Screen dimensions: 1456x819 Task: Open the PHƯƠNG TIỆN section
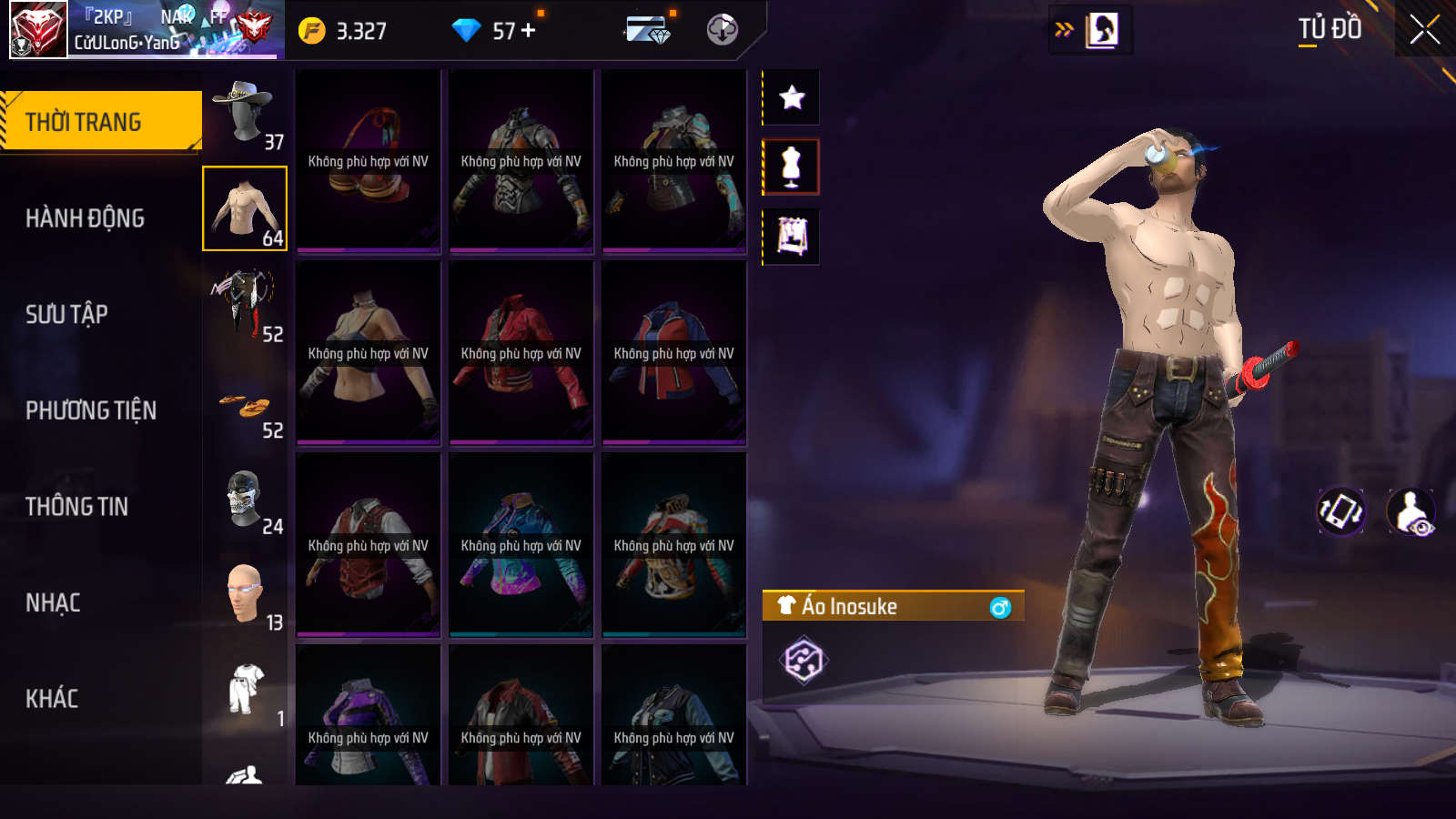91,410
